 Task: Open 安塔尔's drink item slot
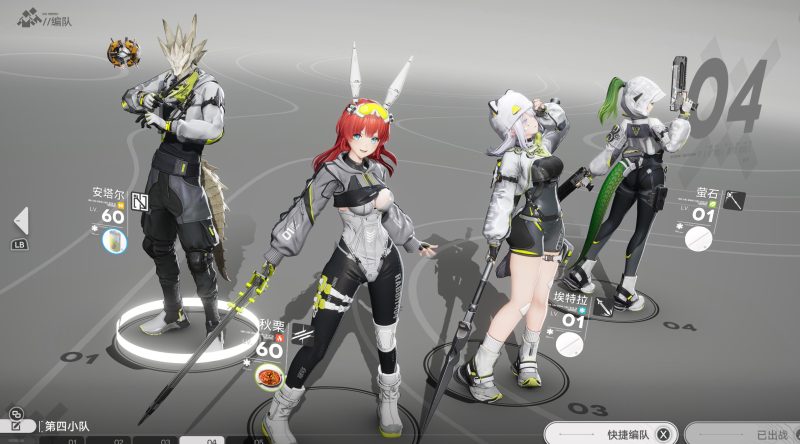click(x=117, y=241)
